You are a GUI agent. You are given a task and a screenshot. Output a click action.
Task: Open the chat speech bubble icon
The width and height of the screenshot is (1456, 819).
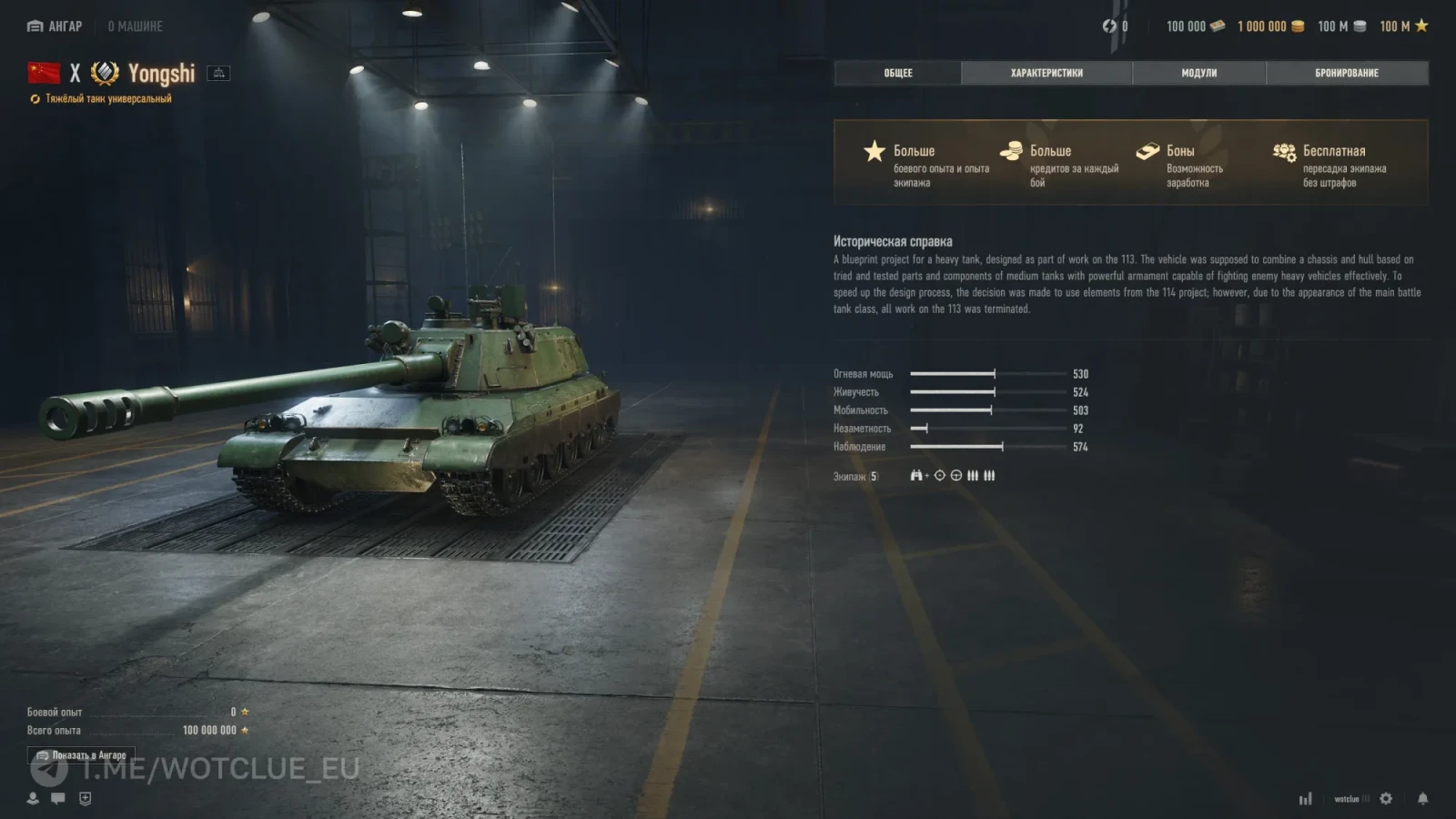tap(58, 798)
